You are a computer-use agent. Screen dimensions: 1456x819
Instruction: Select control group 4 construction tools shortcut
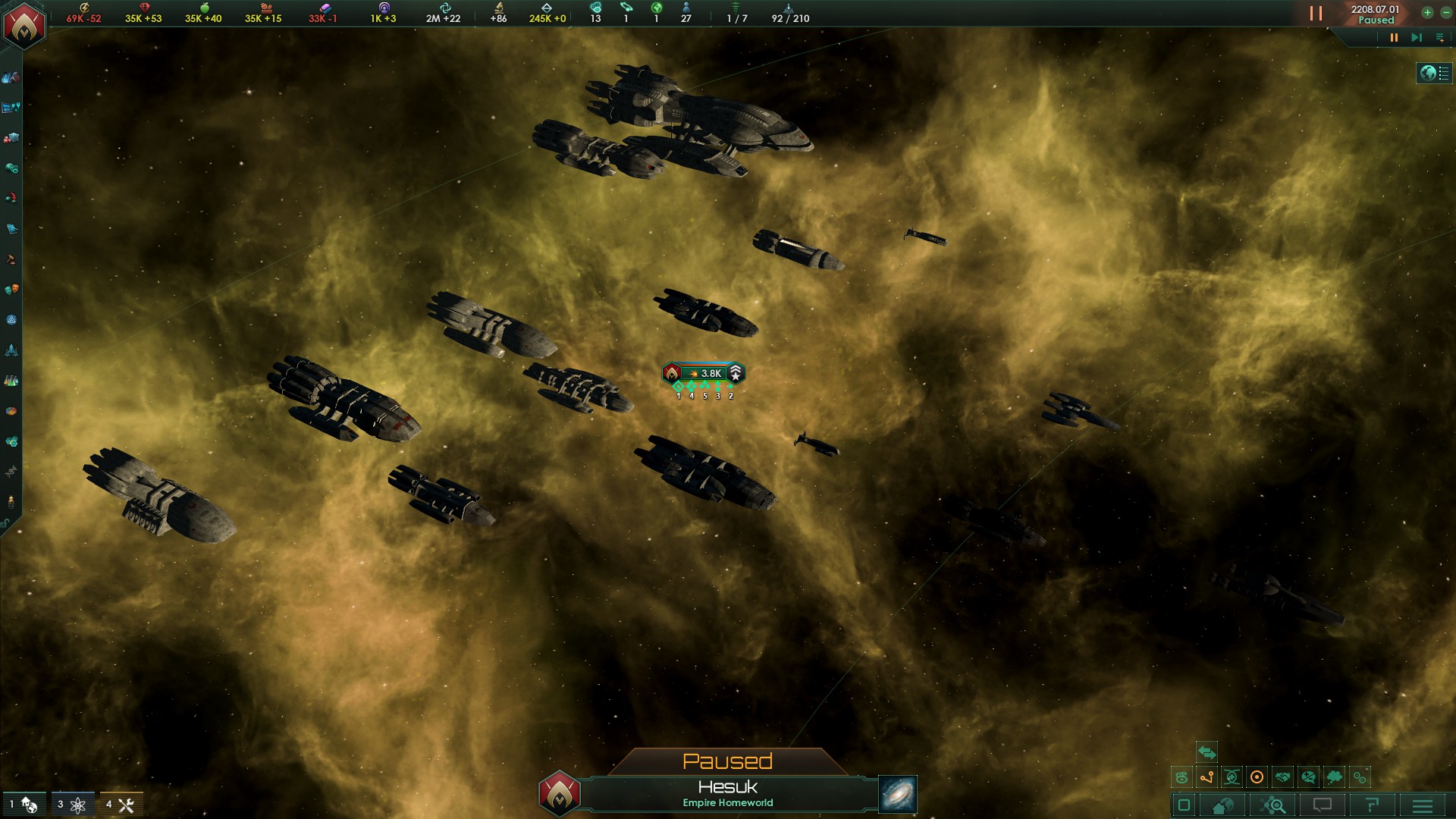(x=121, y=805)
